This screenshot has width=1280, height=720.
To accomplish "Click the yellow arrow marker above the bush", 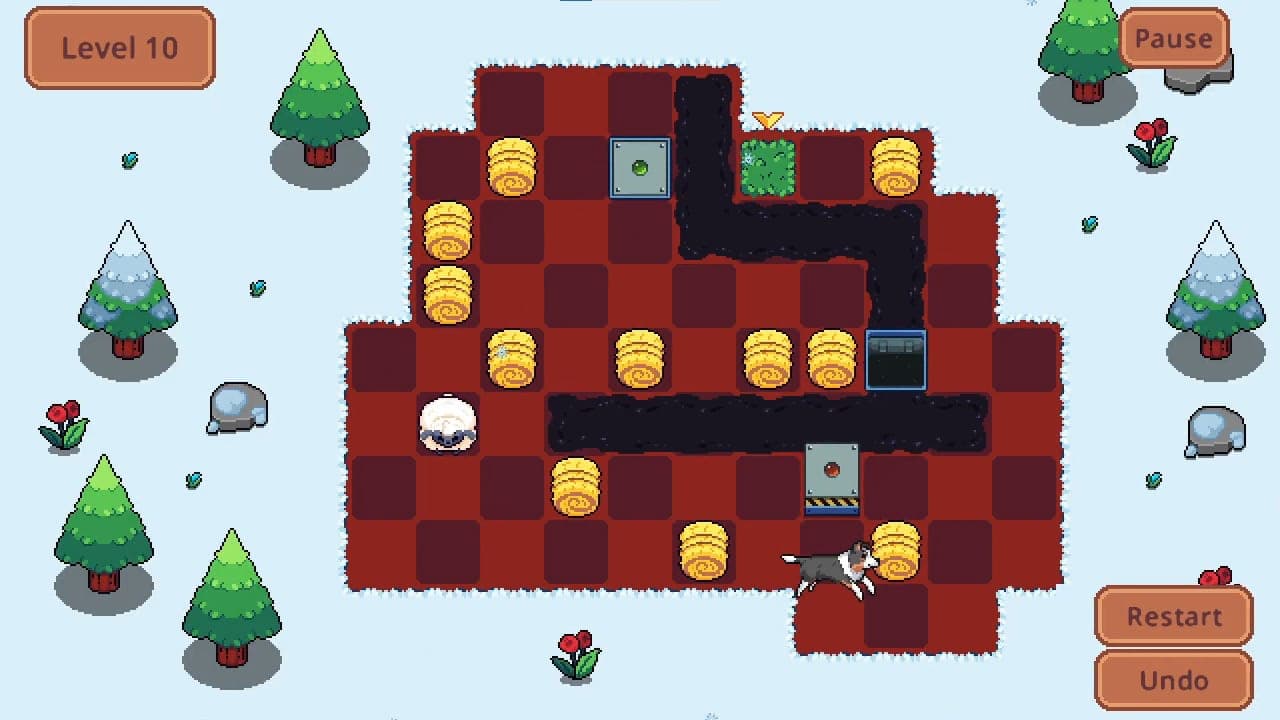I will [x=768, y=118].
